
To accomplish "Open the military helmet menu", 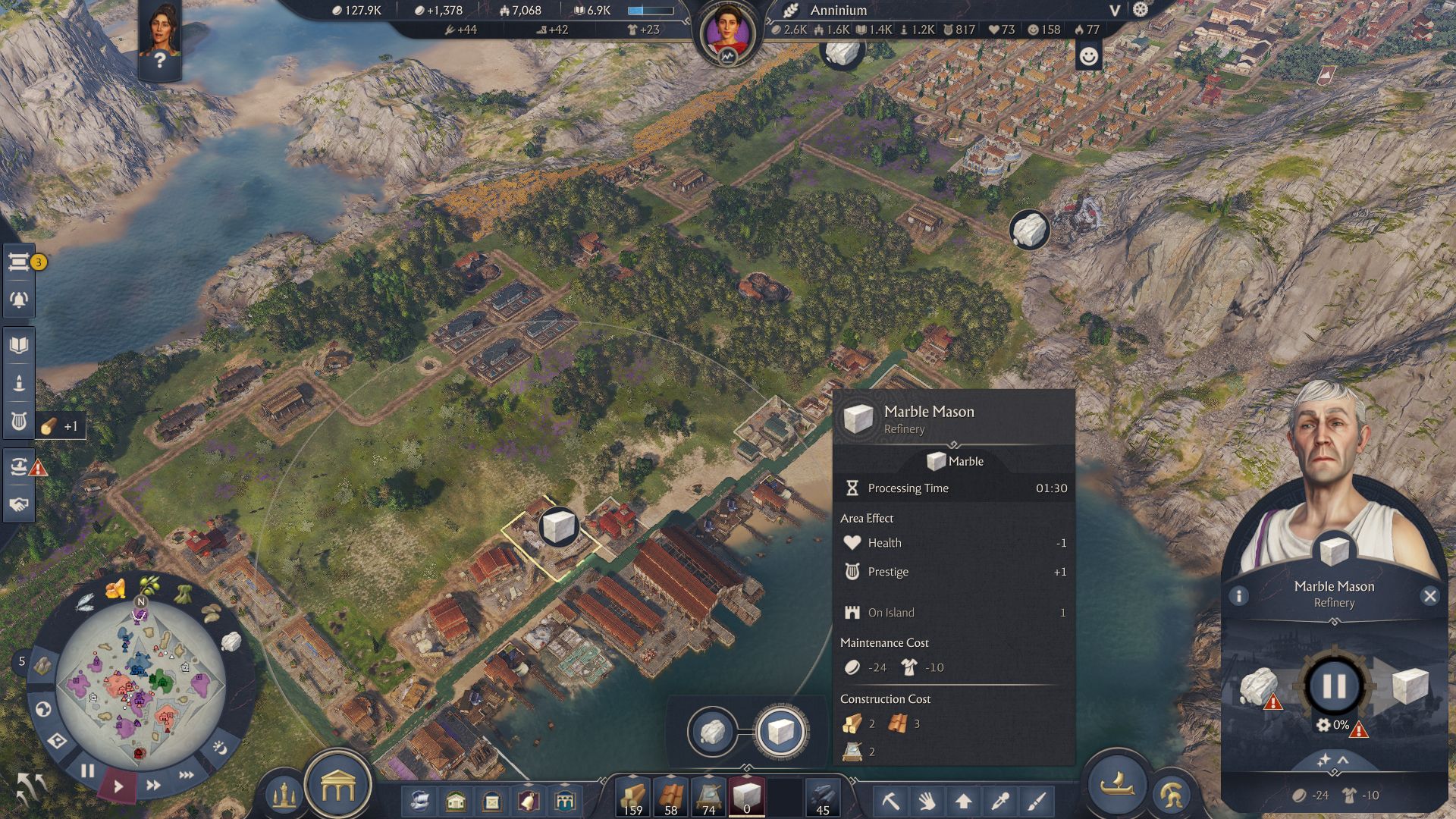I will coord(1172,795).
